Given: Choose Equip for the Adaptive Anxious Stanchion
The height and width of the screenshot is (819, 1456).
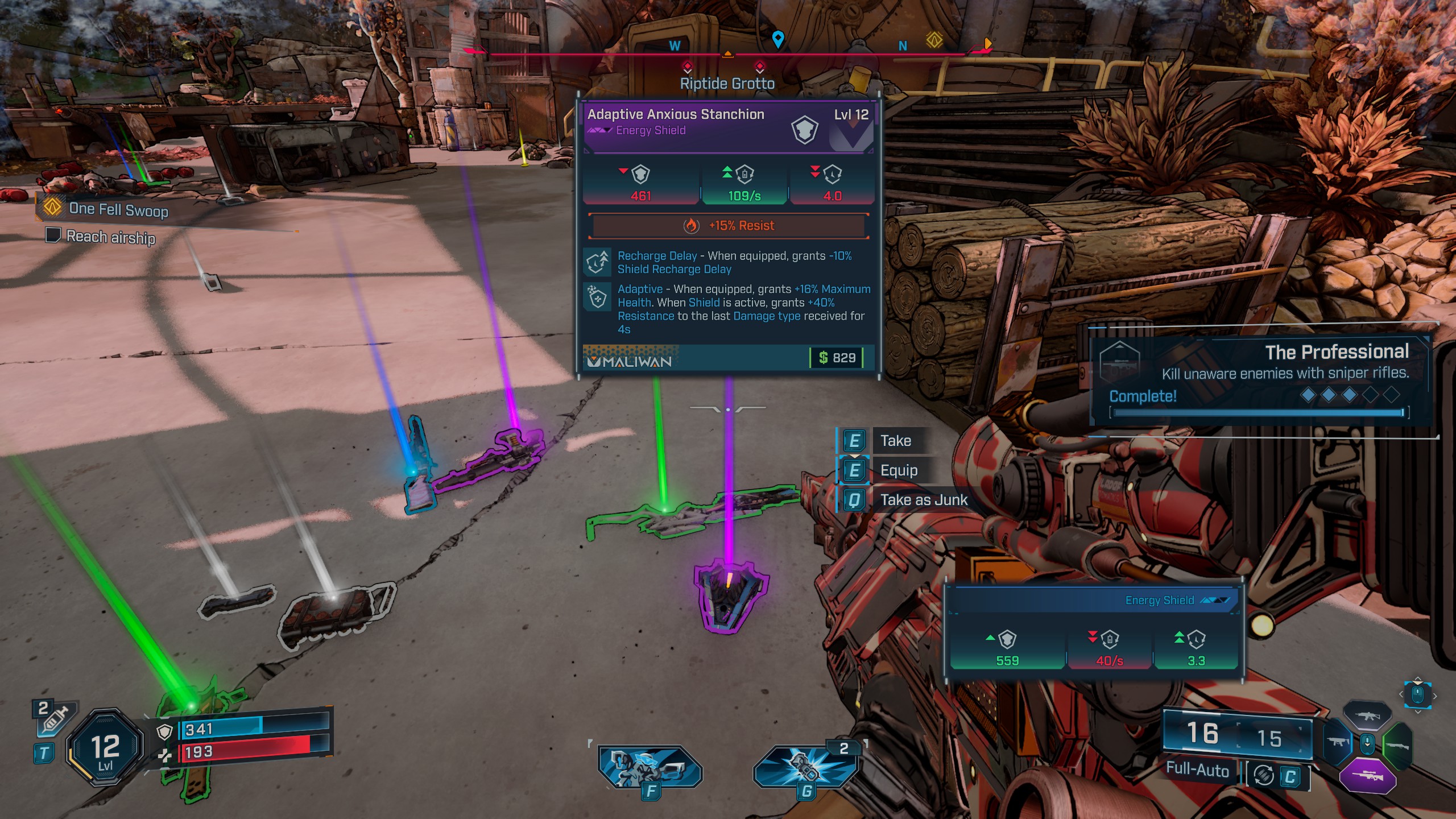Looking at the screenshot, I should pos(899,470).
